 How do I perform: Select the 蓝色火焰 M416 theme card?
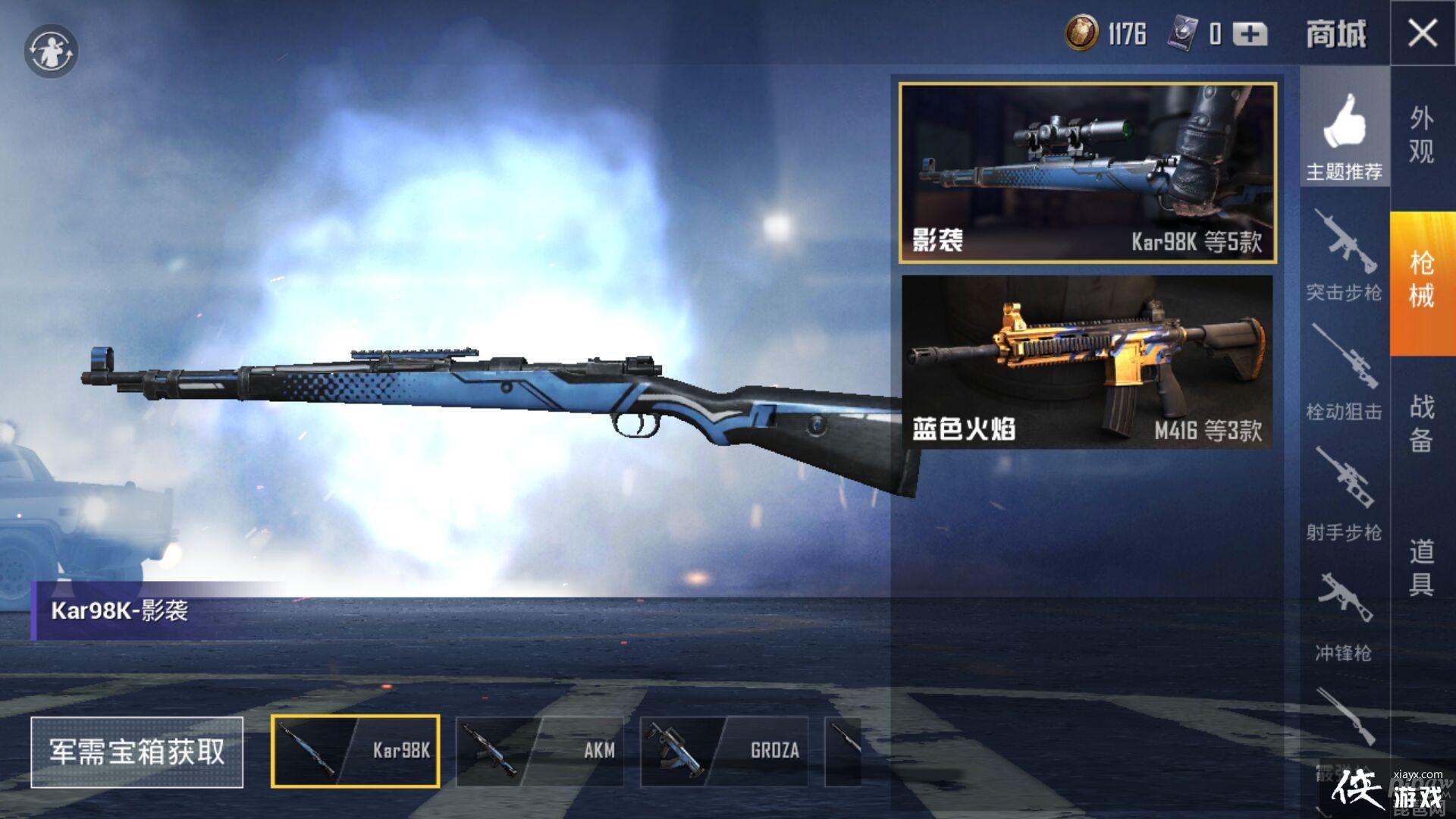pos(1087,361)
